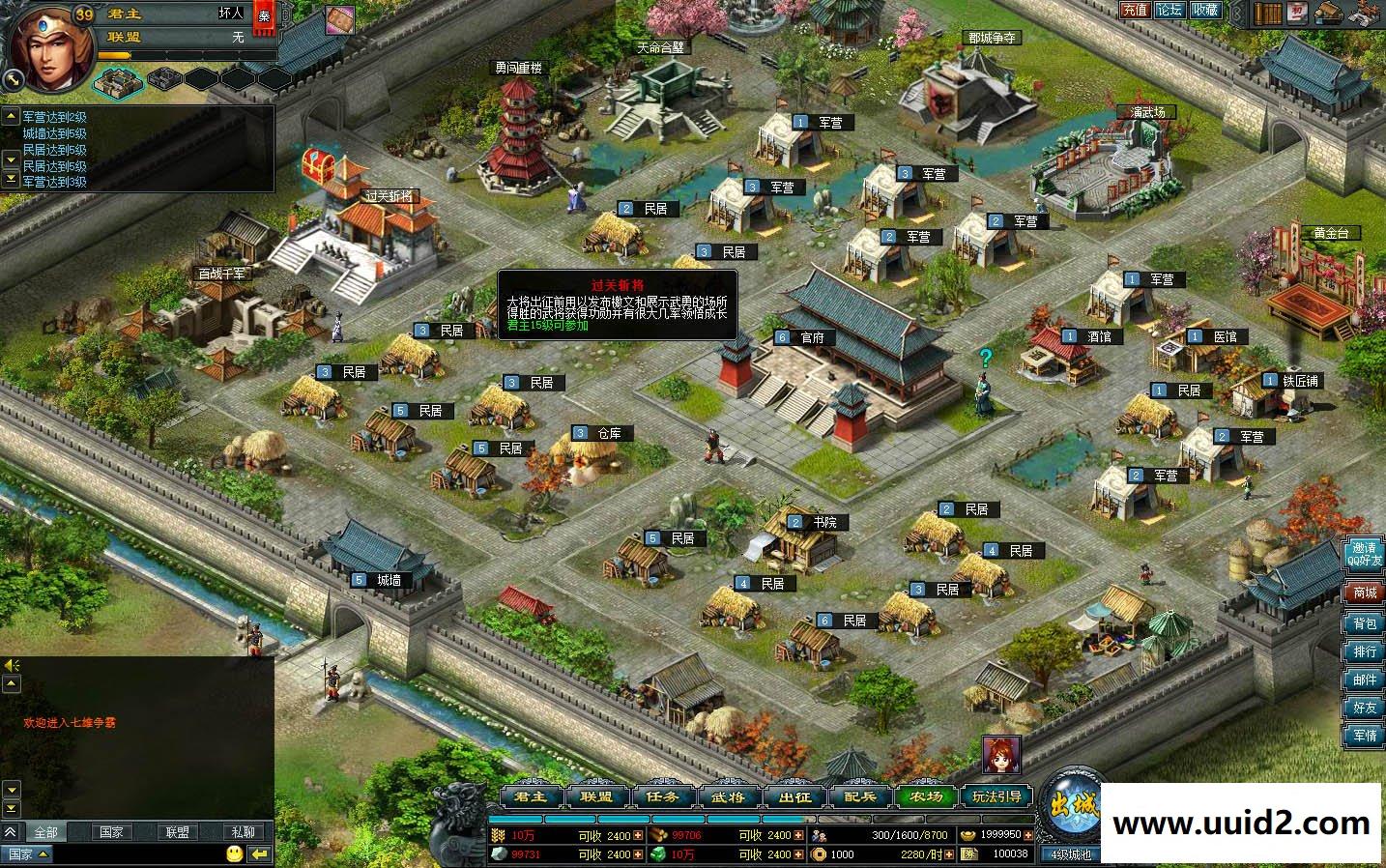This screenshot has width=1386, height=868.
Task: Open the smiley emoji picker in chat
Action: coord(234,854)
